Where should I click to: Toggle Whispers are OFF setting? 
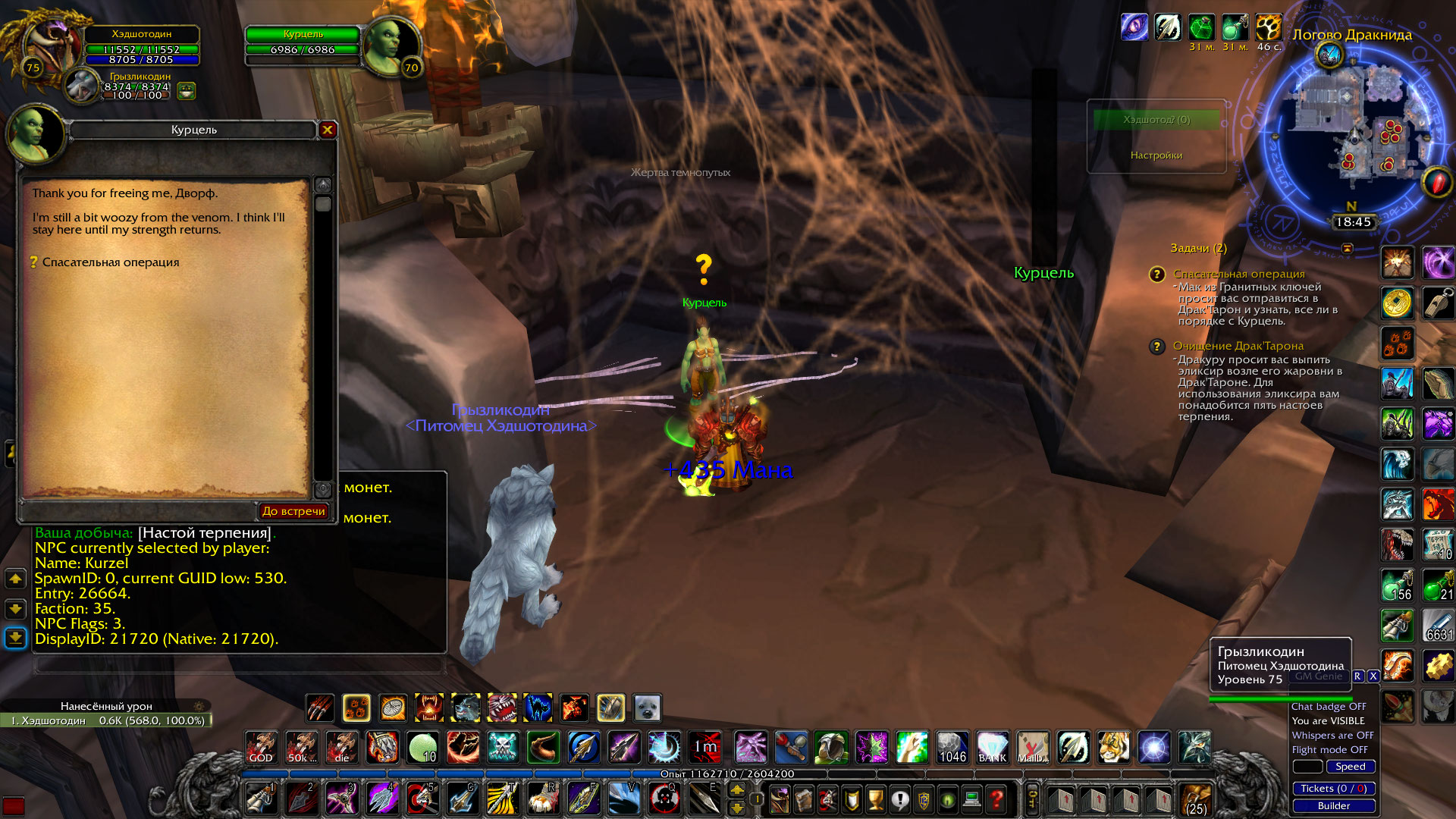pos(1332,736)
